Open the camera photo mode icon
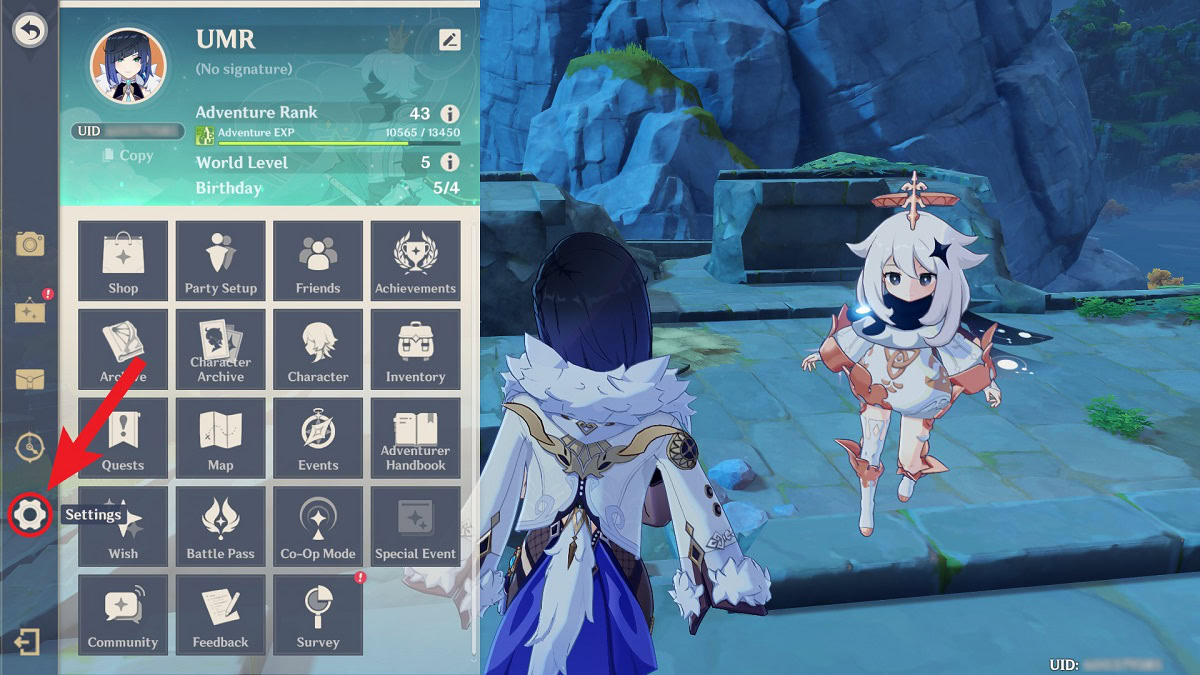Image resolution: width=1200 pixels, height=675 pixels. pos(30,243)
